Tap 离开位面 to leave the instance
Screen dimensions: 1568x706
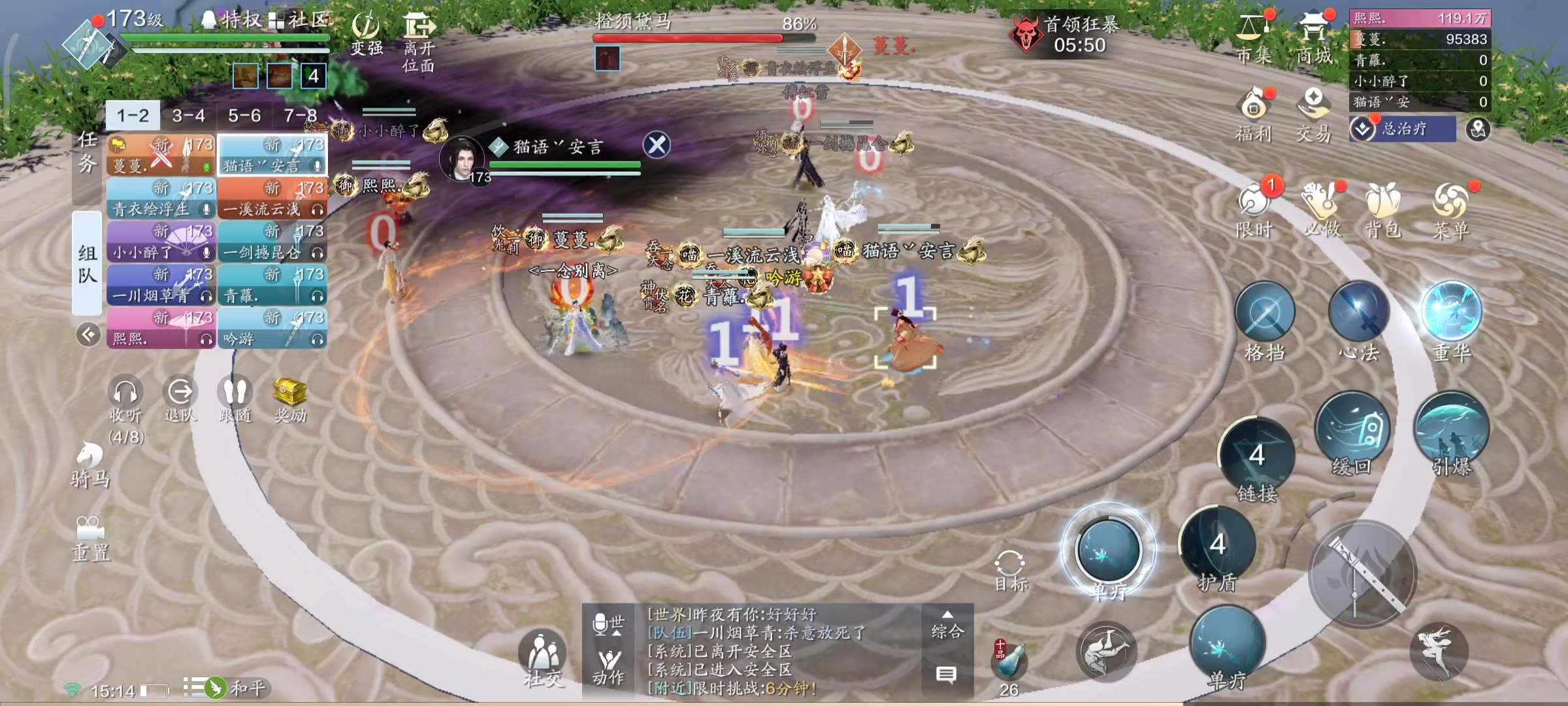(x=419, y=41)
